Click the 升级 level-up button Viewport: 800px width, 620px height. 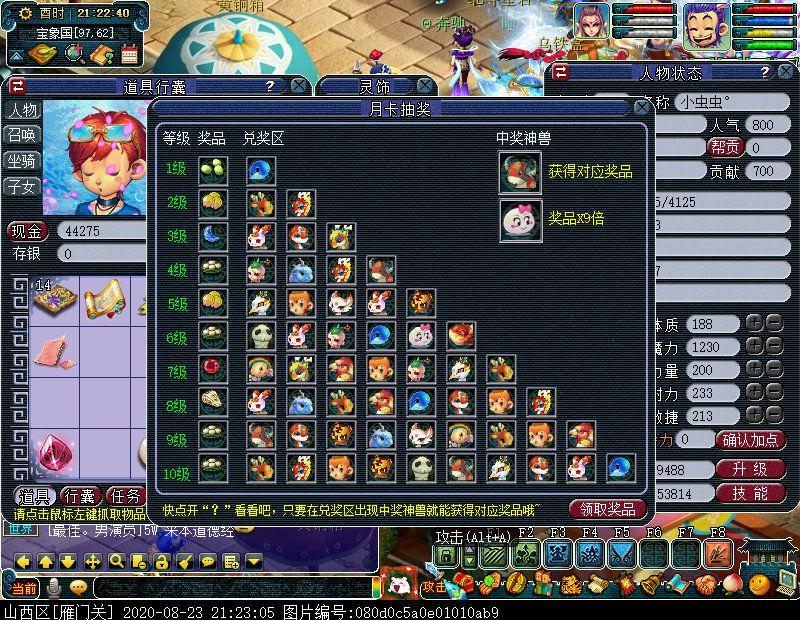point(748,469)
